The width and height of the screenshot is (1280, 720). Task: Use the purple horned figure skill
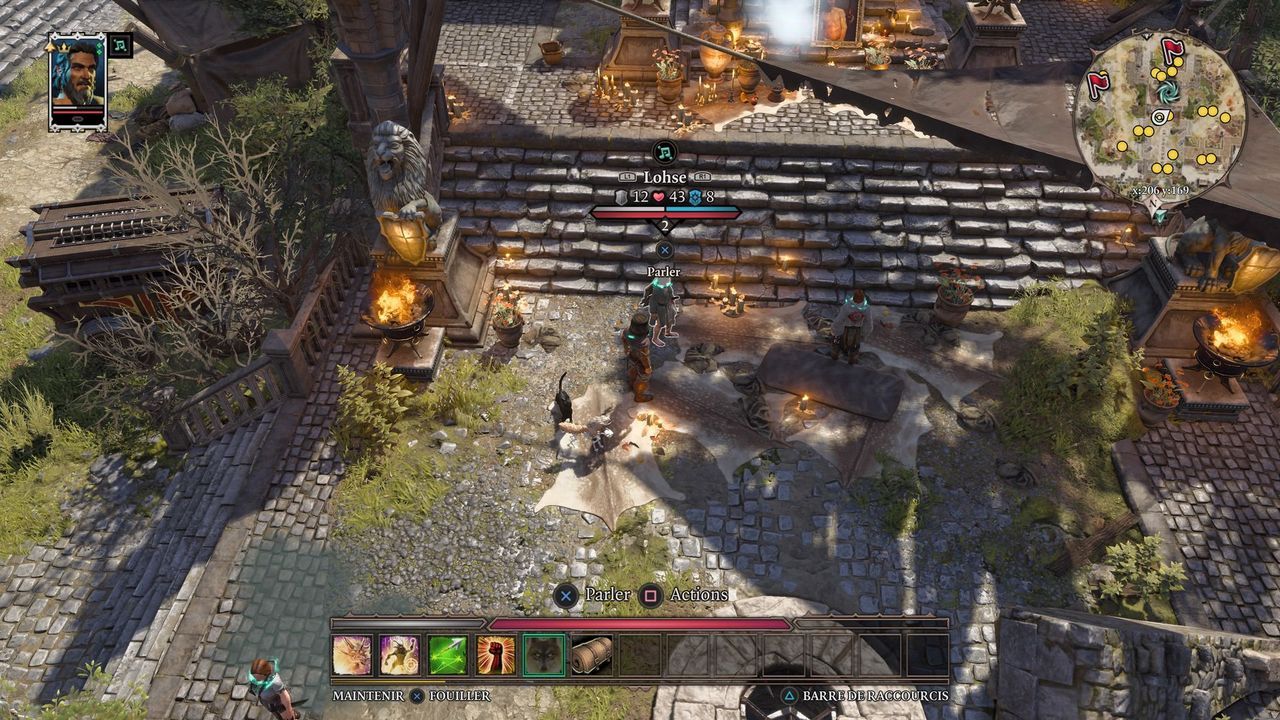pyautogui.click(x=399, y=655)
